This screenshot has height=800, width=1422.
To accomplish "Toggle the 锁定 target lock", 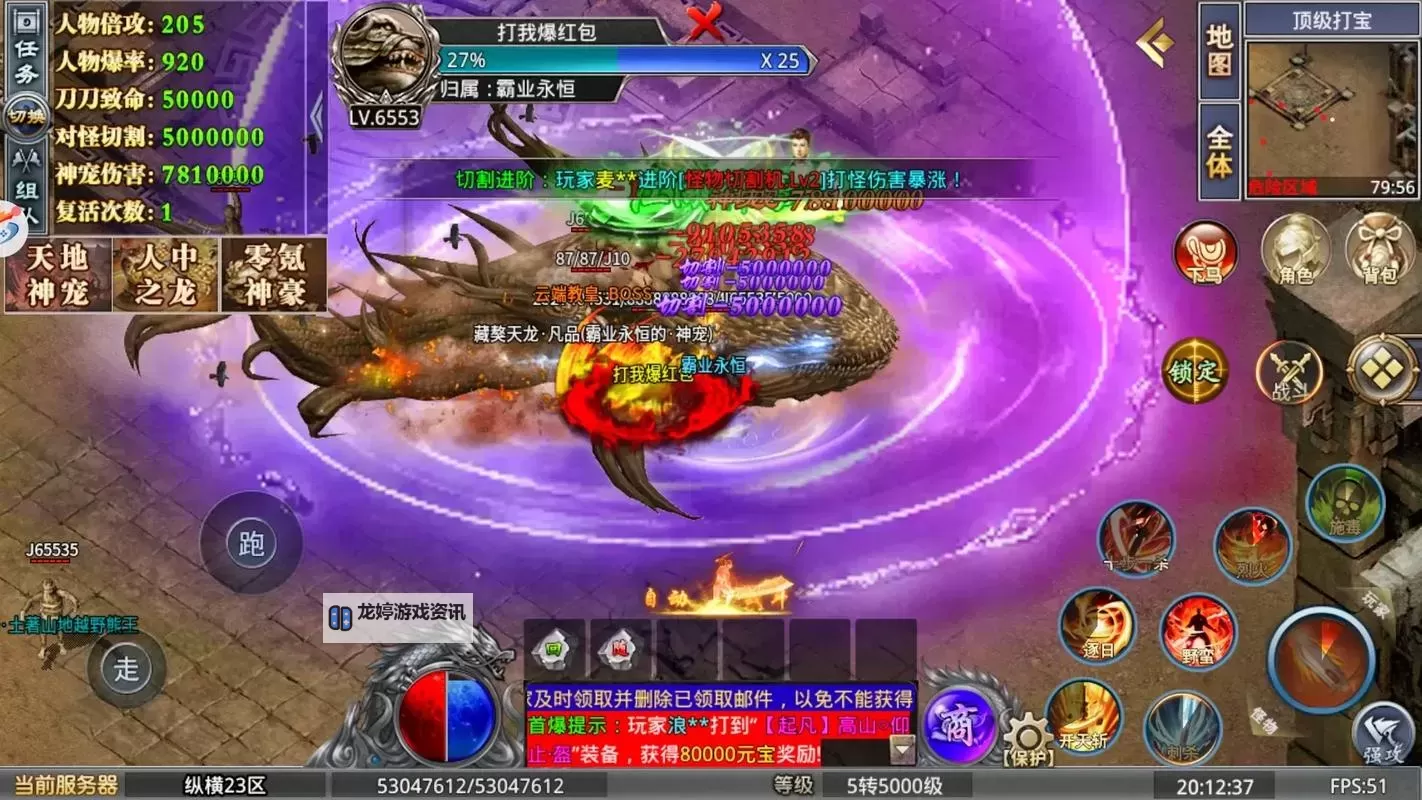I will [1195, 370].
